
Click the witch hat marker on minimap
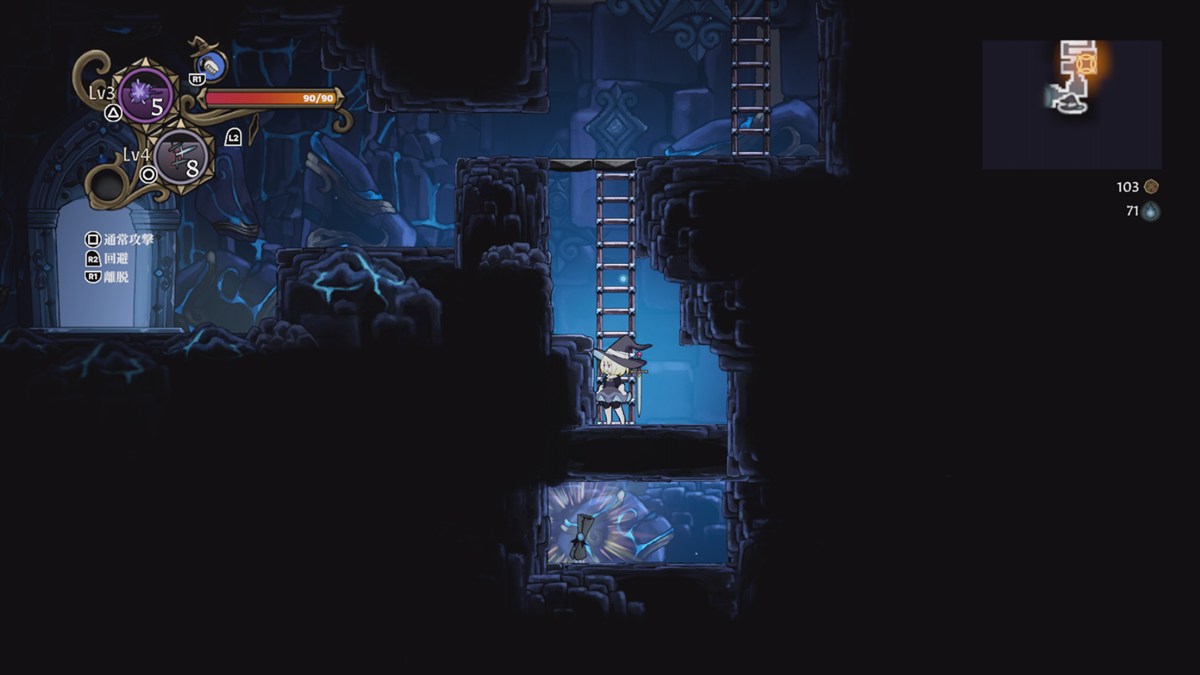(x=1071, y=102)
